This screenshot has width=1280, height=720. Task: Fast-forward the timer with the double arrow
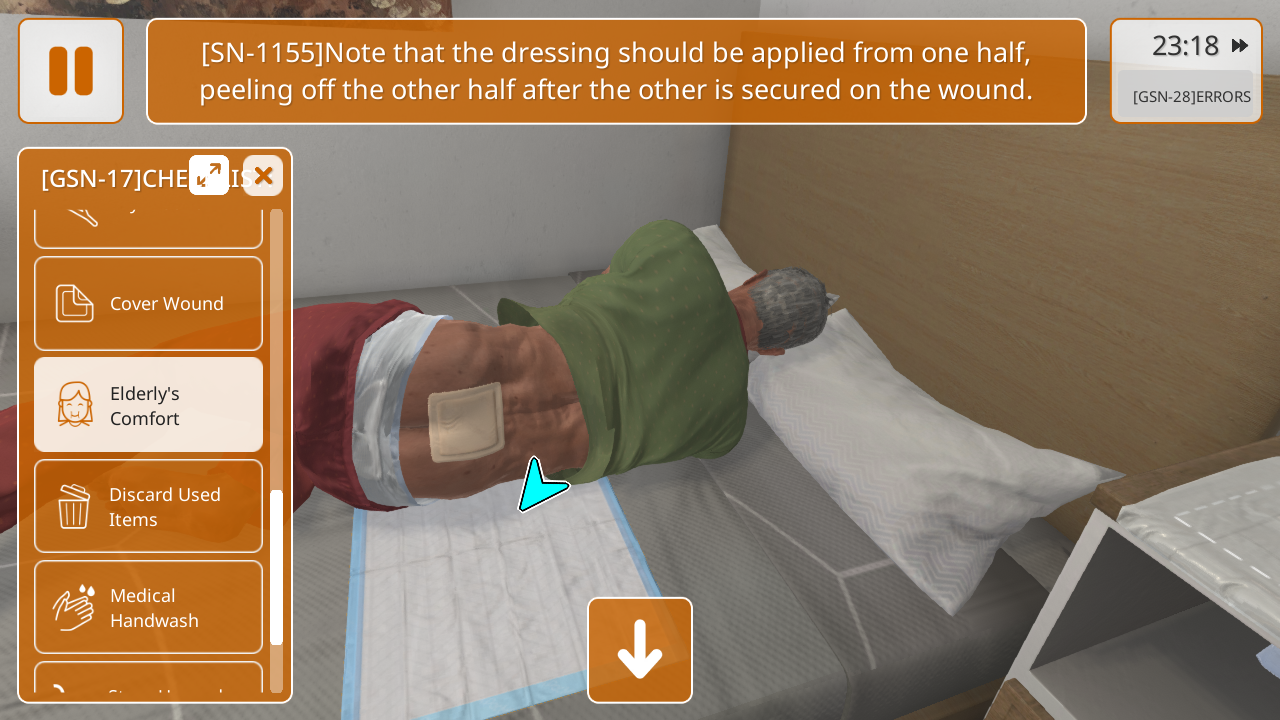pyautogui.click(x=1240, y=46)
